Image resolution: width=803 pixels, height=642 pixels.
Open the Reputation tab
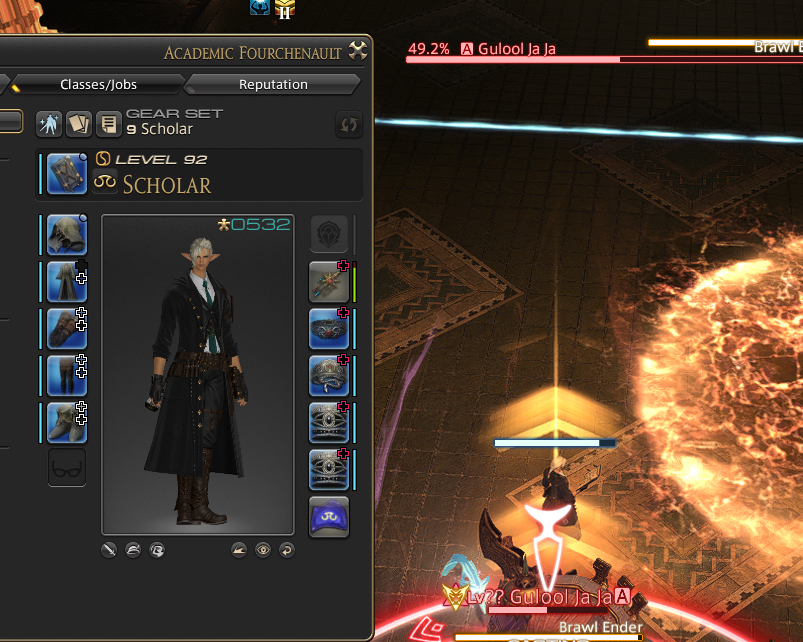coord(273,84)
